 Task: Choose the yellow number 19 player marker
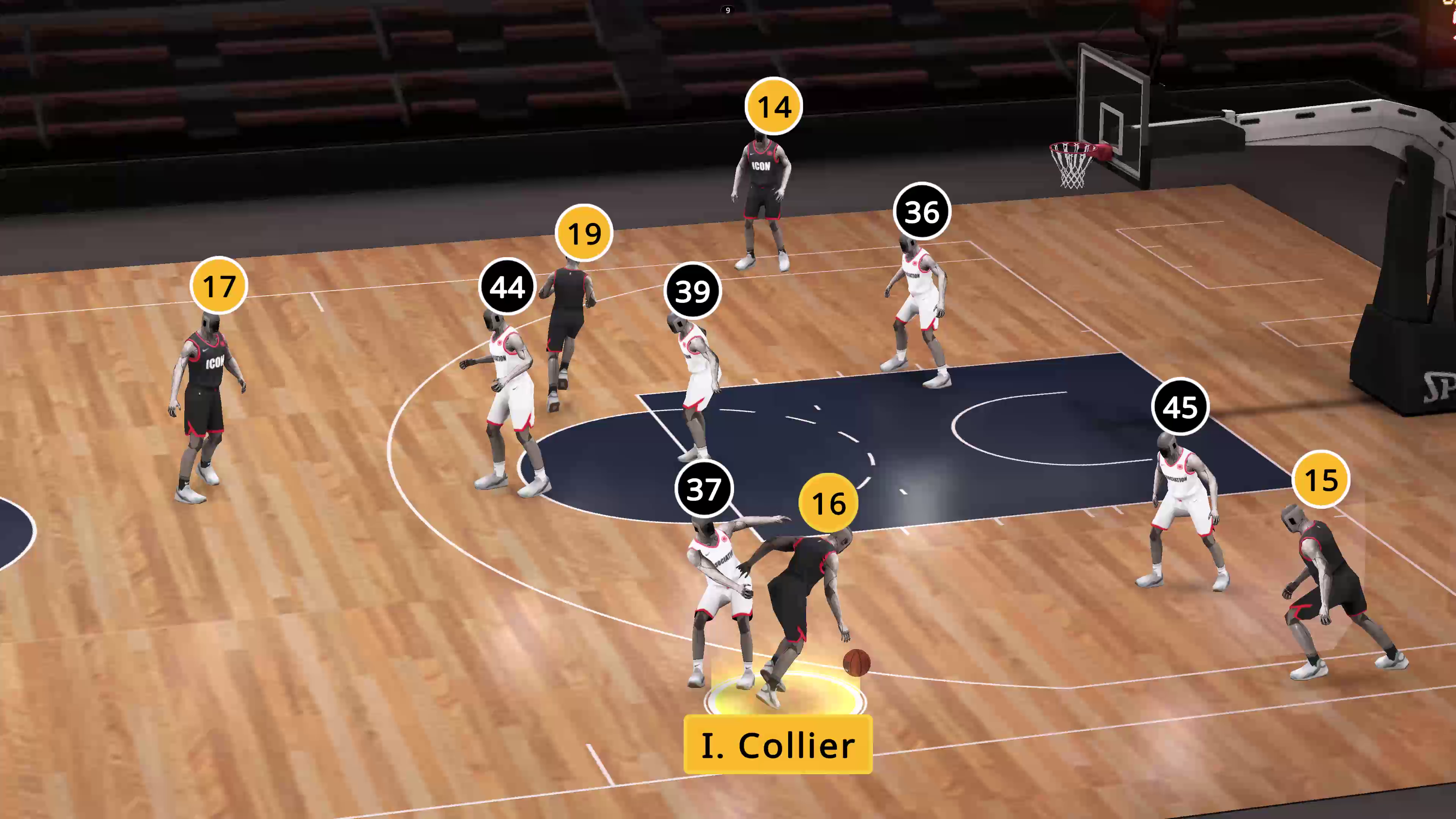[584, 233]
